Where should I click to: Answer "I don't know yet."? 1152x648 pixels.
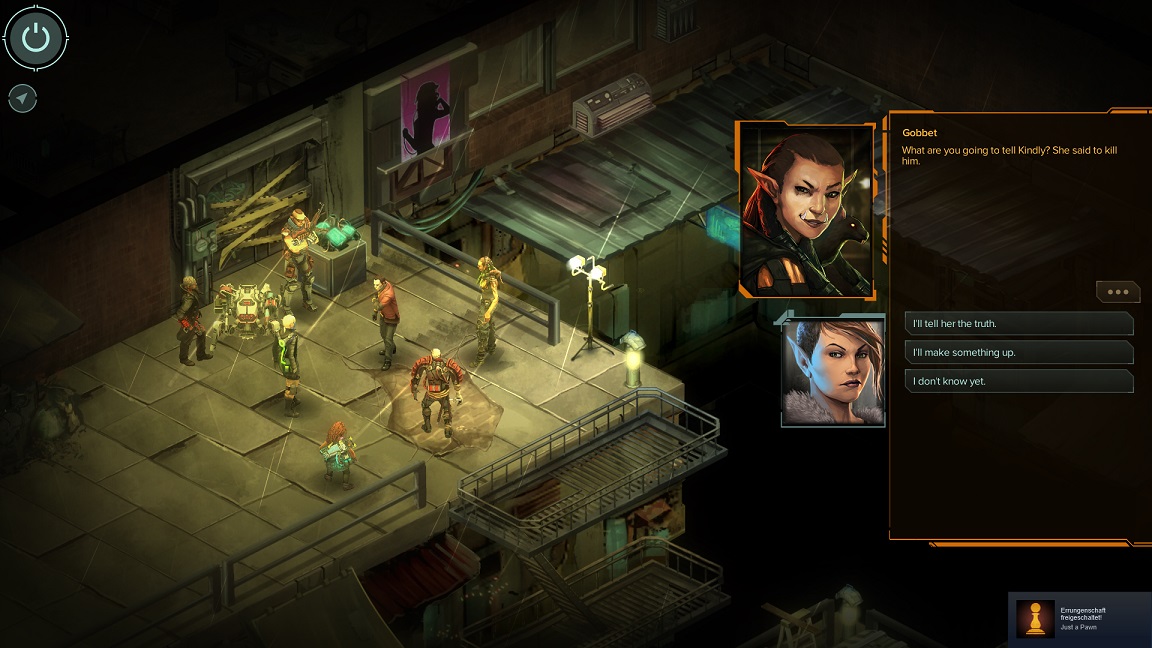1018,381
